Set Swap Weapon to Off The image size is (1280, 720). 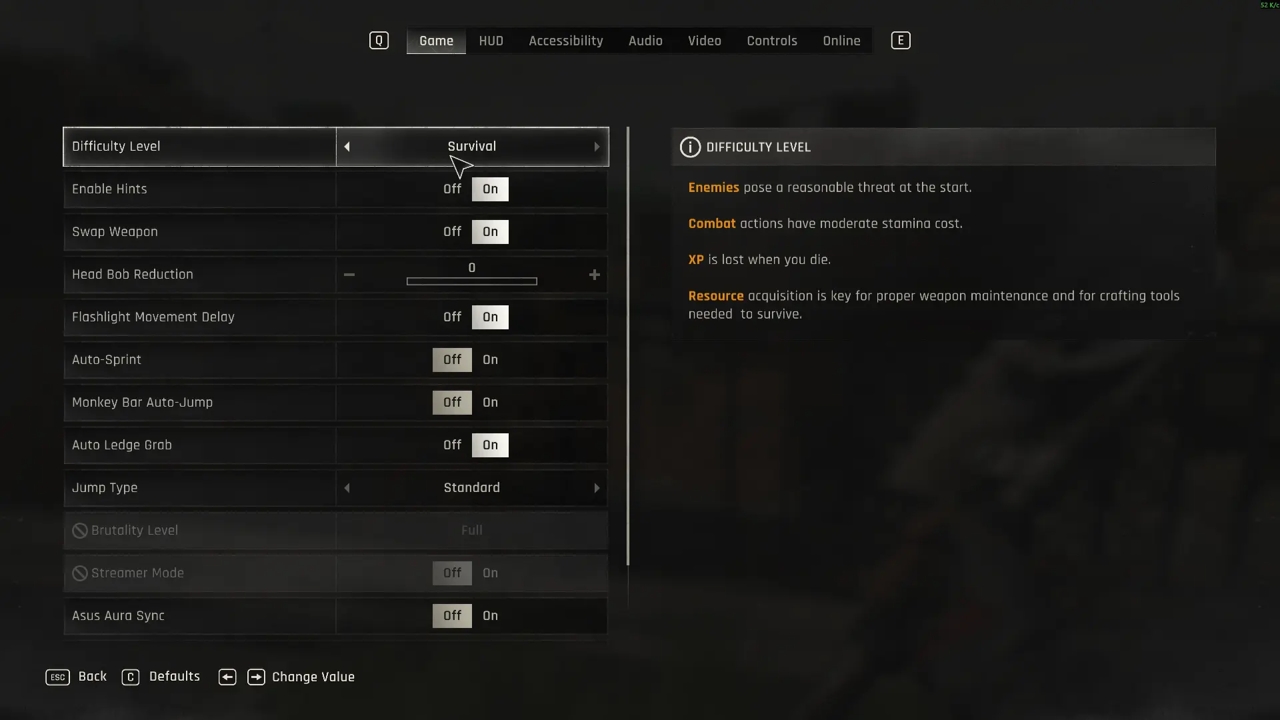click(x=452, y=232)
